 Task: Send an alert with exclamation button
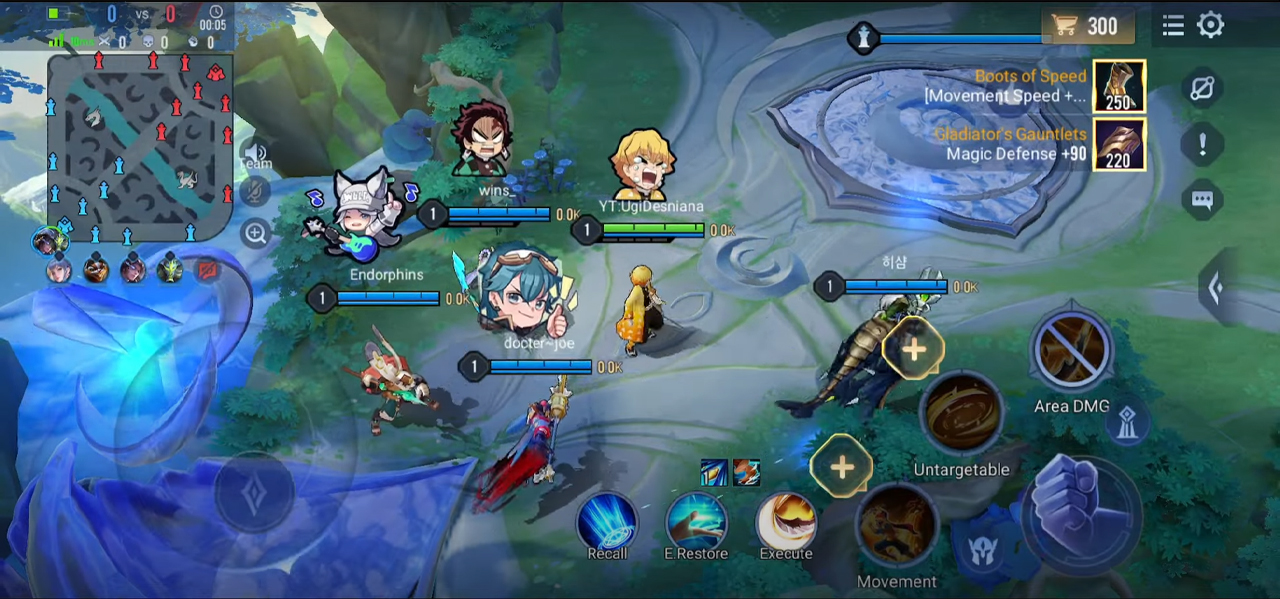1202,145
